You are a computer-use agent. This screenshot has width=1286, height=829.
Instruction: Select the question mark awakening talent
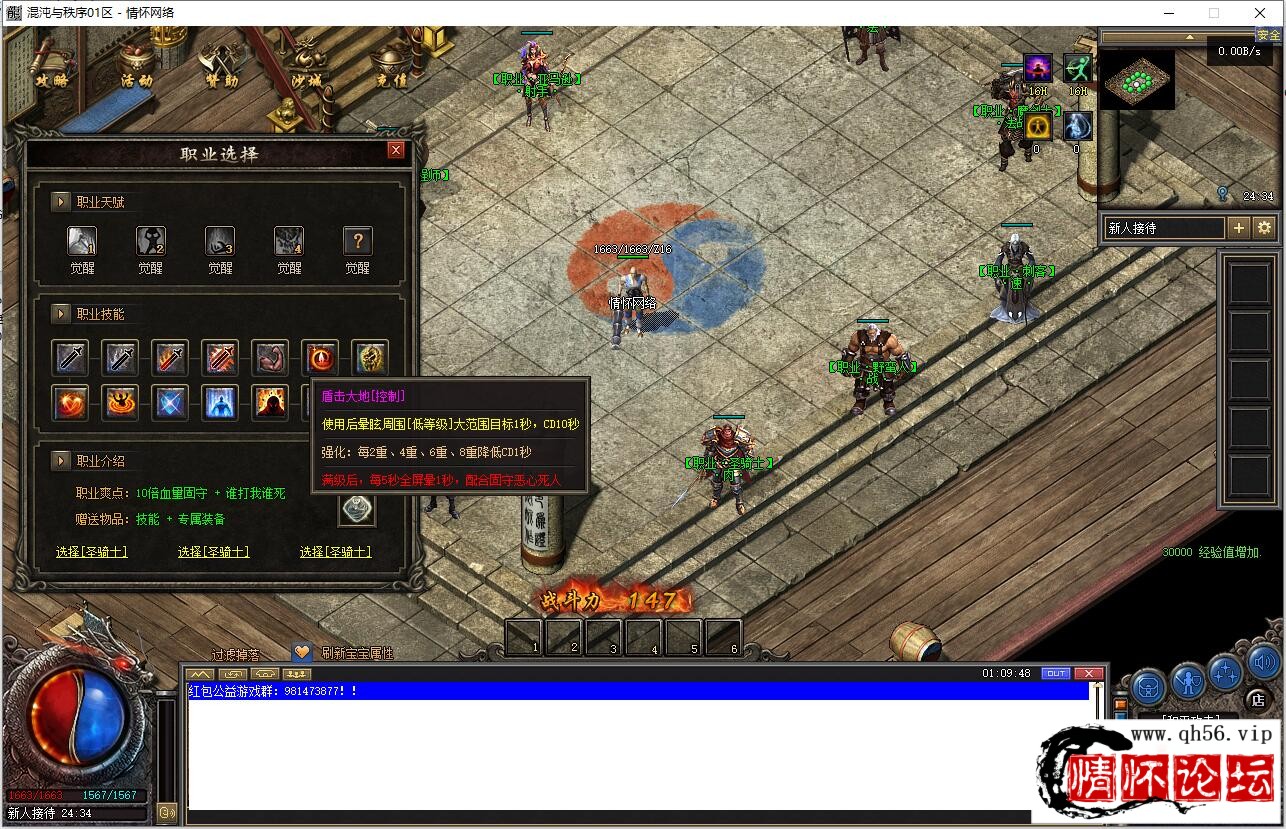(x=357, y=241)
